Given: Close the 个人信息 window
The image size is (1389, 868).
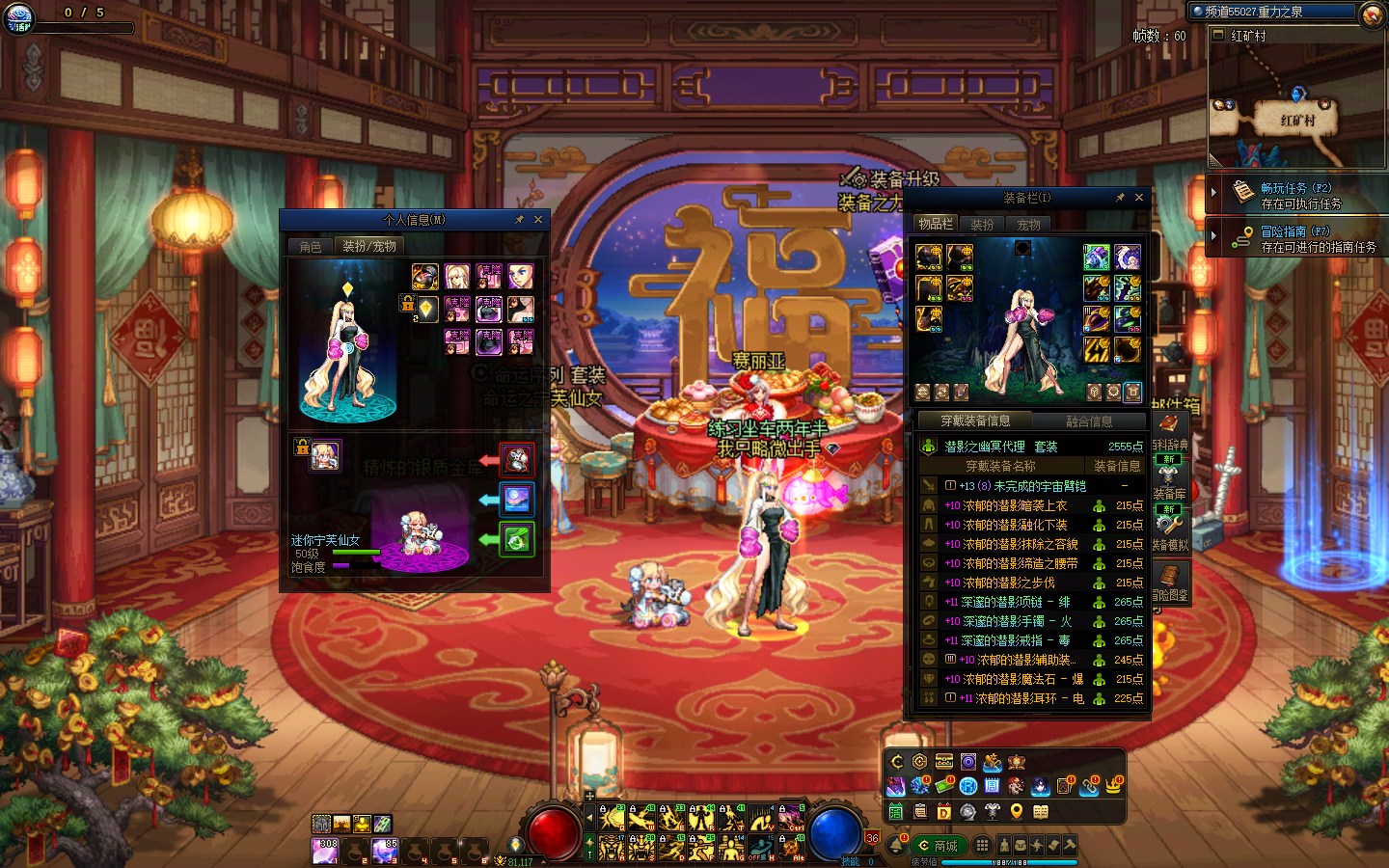Looking at the screenshot, I should pyautogui.click(x=538, y=220).
